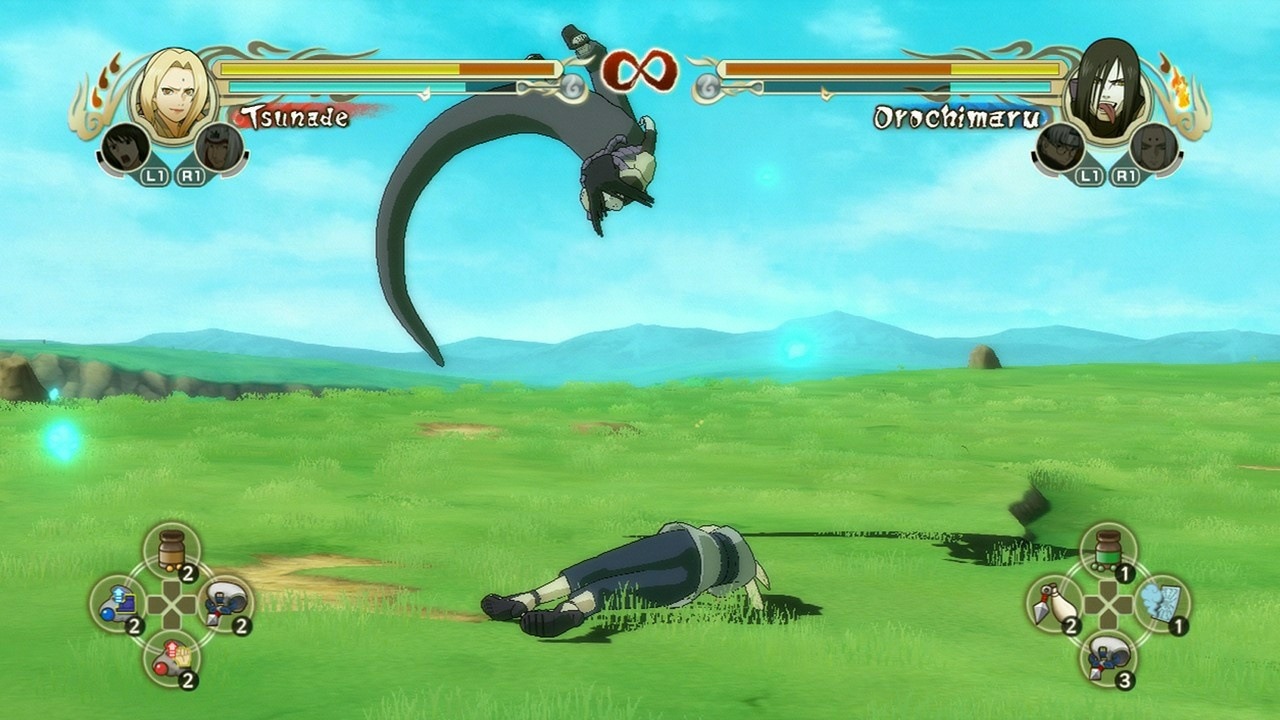Screen dimensions: 1280x720
Task: Select the brown chakra jar item on Tsunade's wheel
Action: pyautogui.click(x=170, y=550)
